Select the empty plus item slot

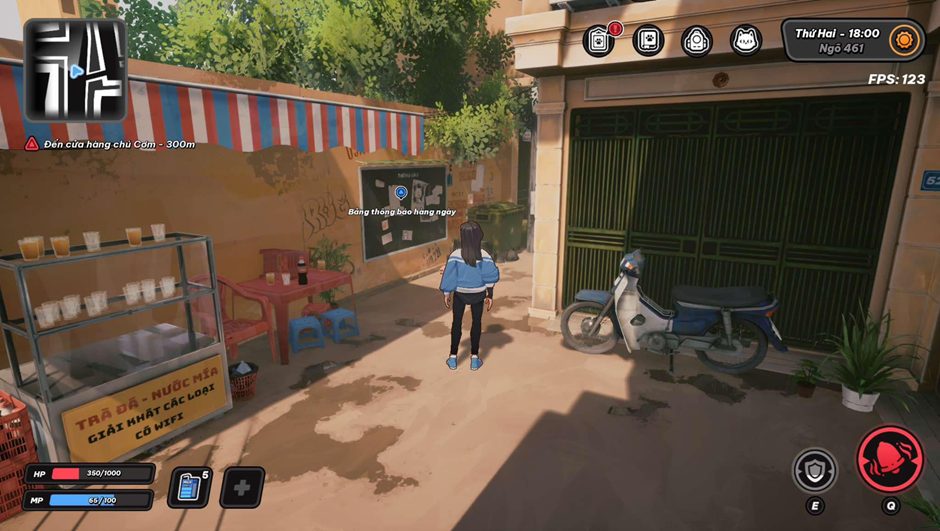click(x=242, y=487)
